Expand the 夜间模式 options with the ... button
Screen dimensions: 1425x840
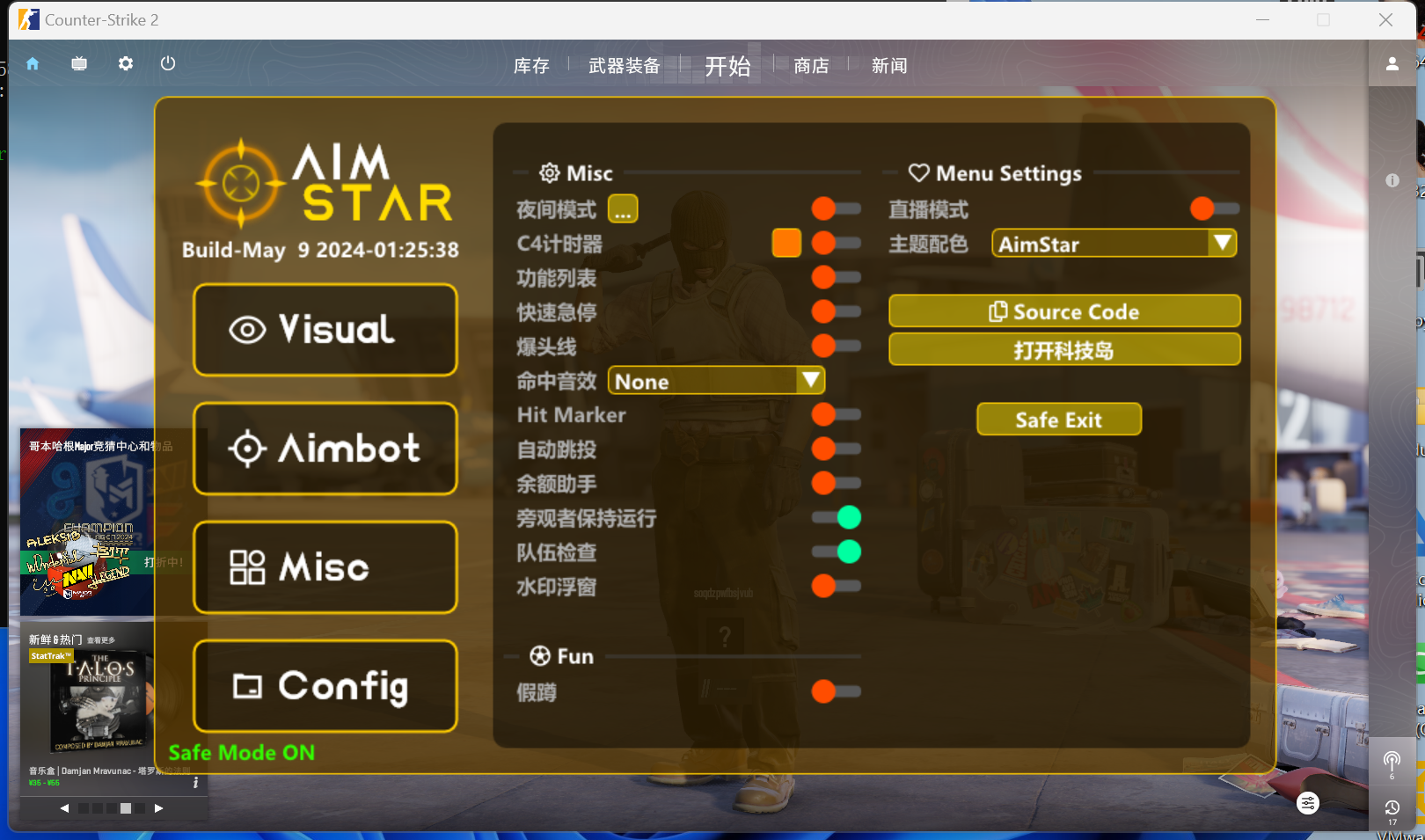click(624, 208)
